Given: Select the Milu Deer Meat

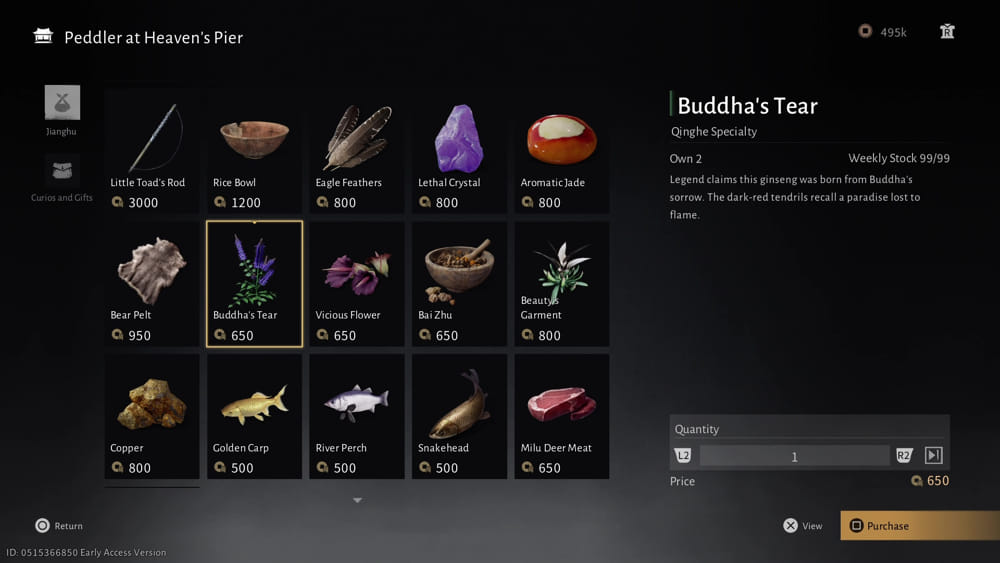Looking at the screenshot, I should tap(562, 416).
